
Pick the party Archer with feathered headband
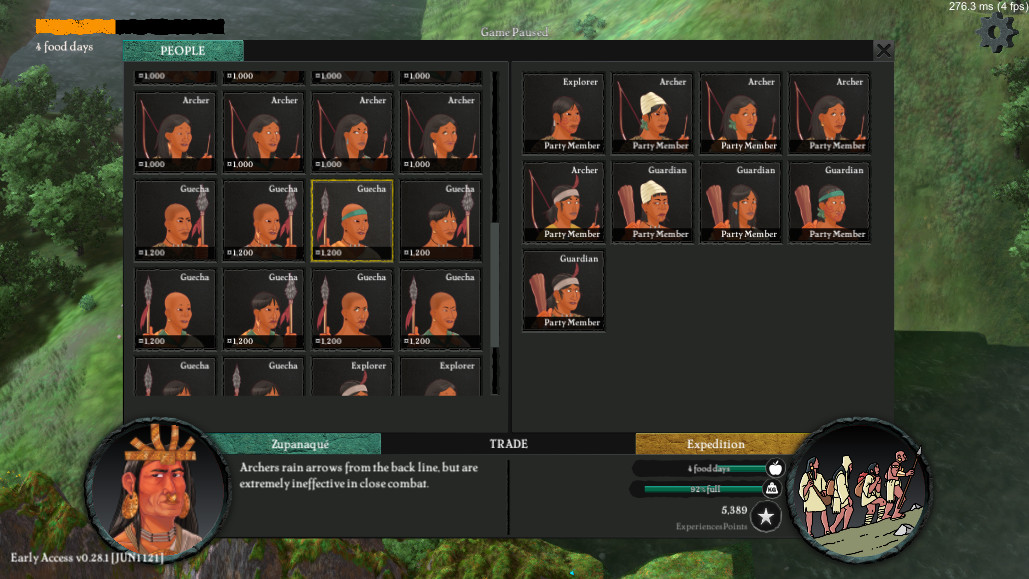click(x=564, y=202)
